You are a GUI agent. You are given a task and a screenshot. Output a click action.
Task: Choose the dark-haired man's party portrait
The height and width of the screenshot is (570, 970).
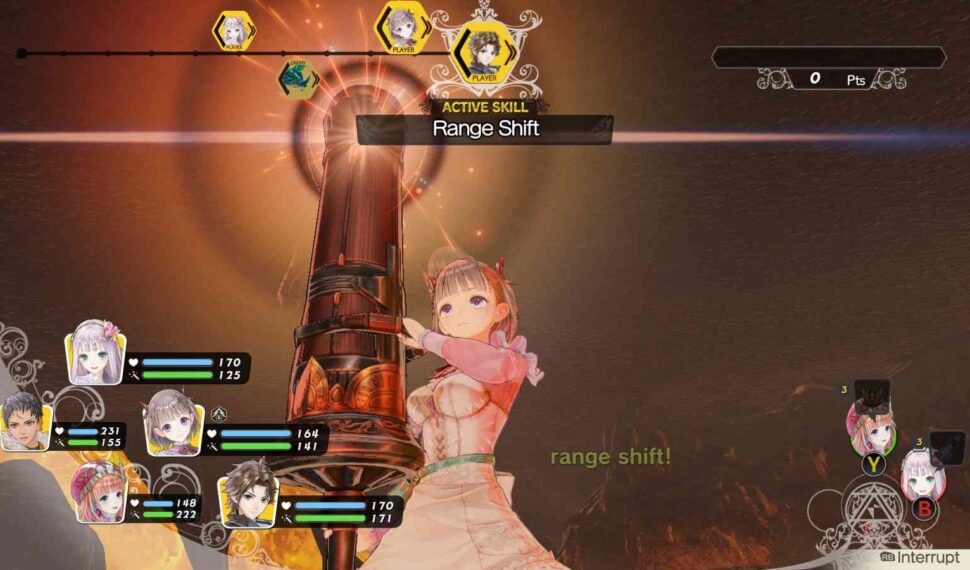[25, 424]
